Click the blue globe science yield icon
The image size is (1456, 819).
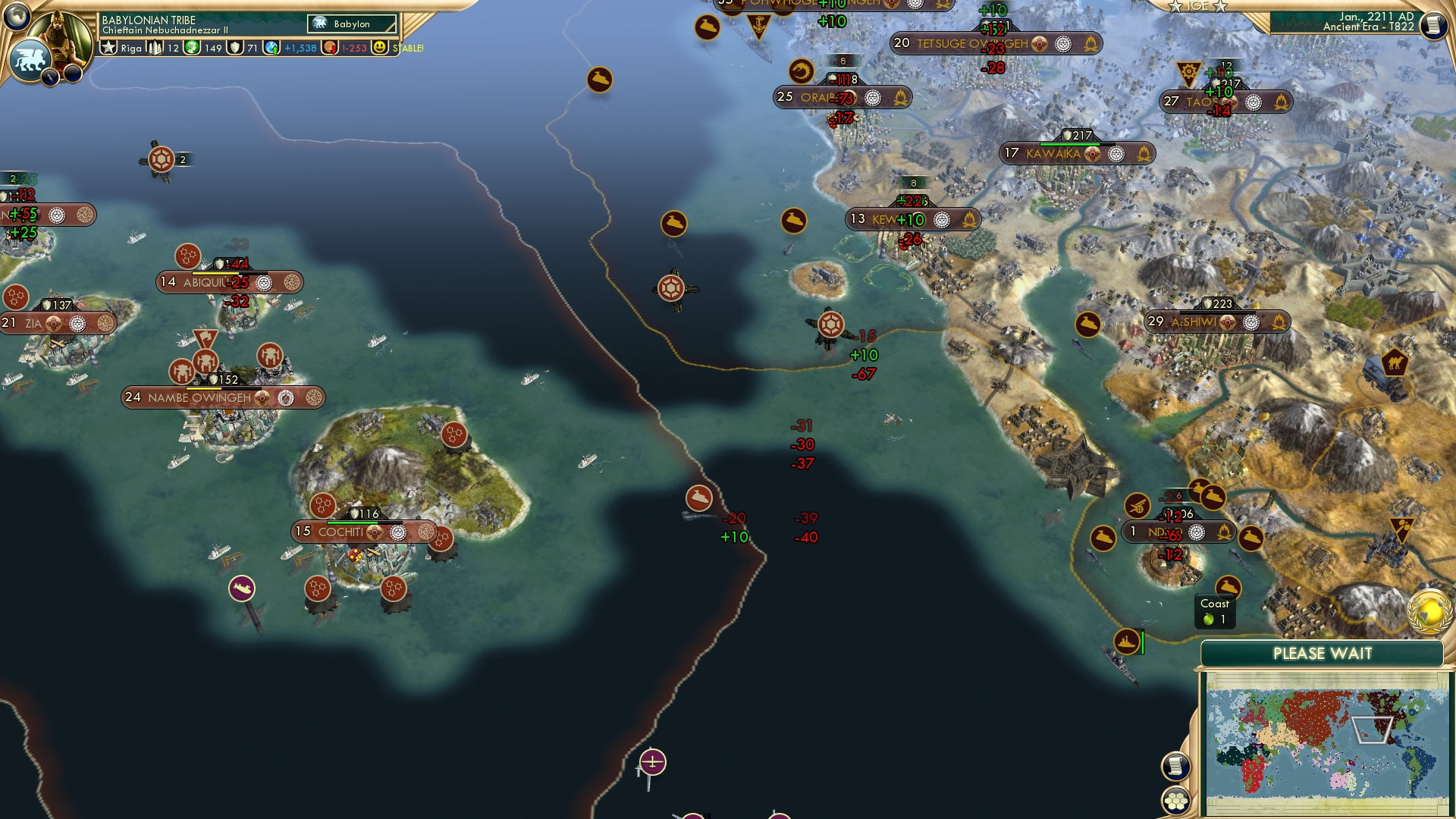pos(271,48)
